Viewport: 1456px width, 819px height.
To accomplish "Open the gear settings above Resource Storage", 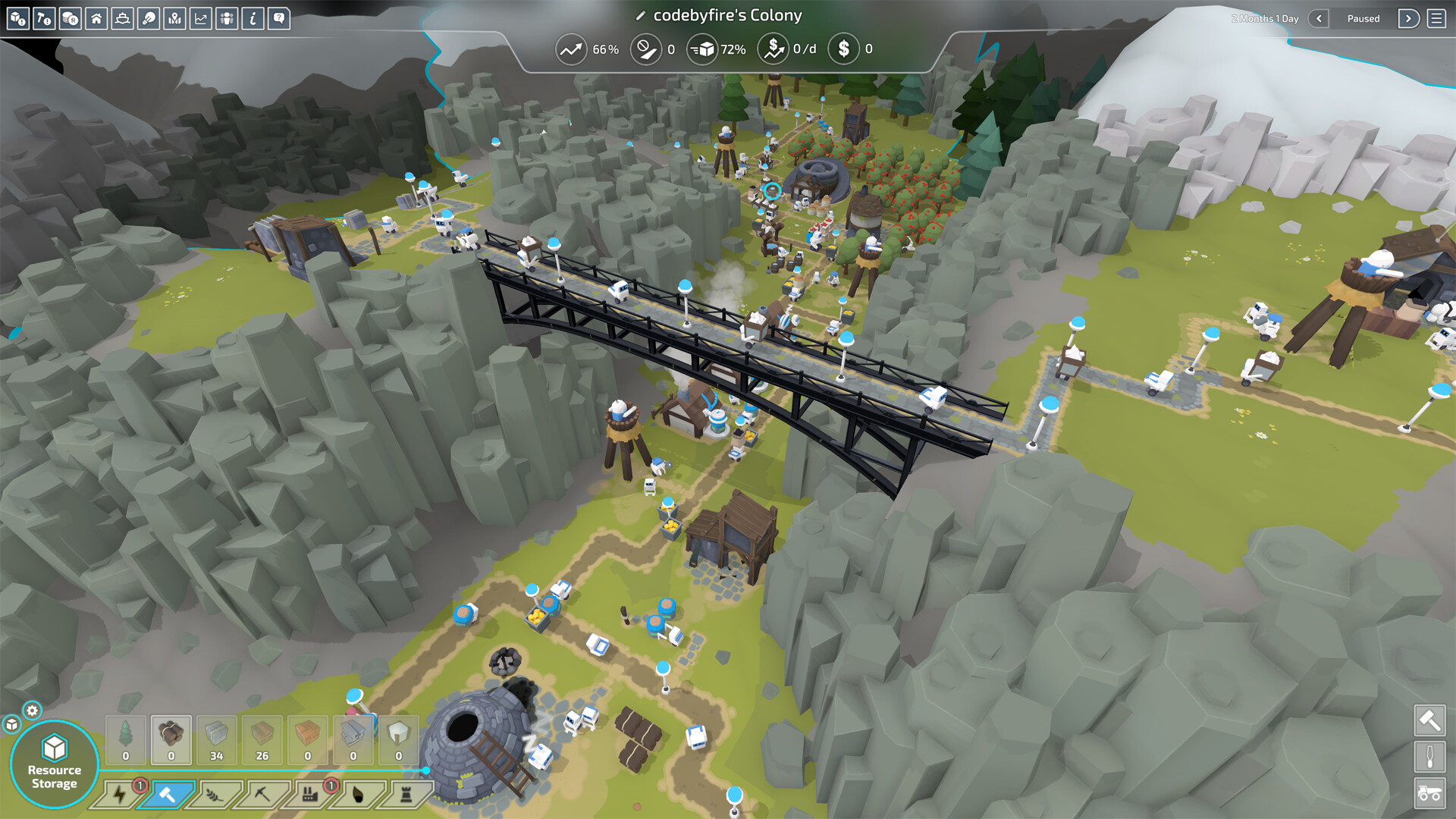I will (x=32, y=711).
